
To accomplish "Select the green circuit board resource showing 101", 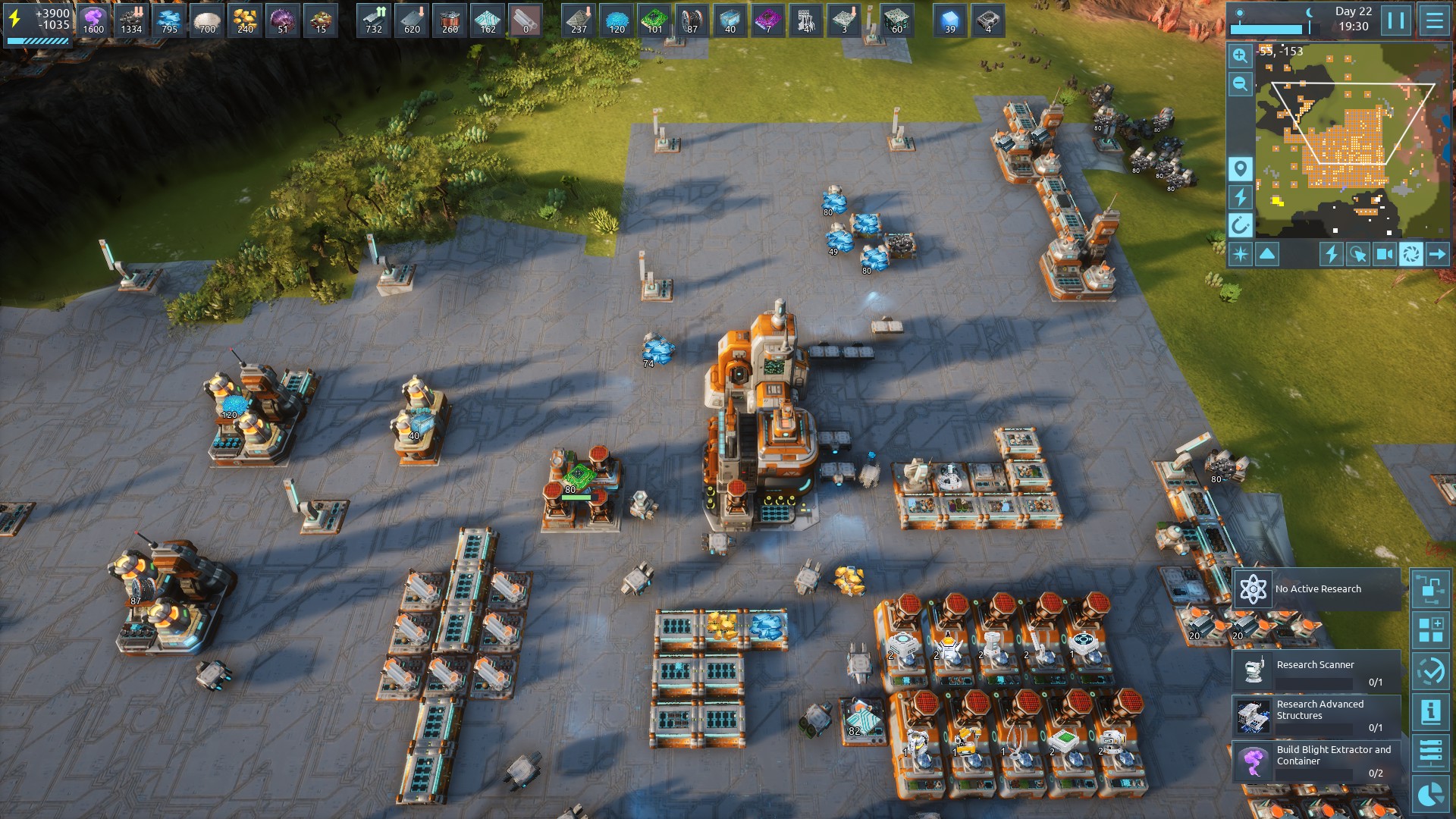I will pyautogui.click(x=654, y=20).
